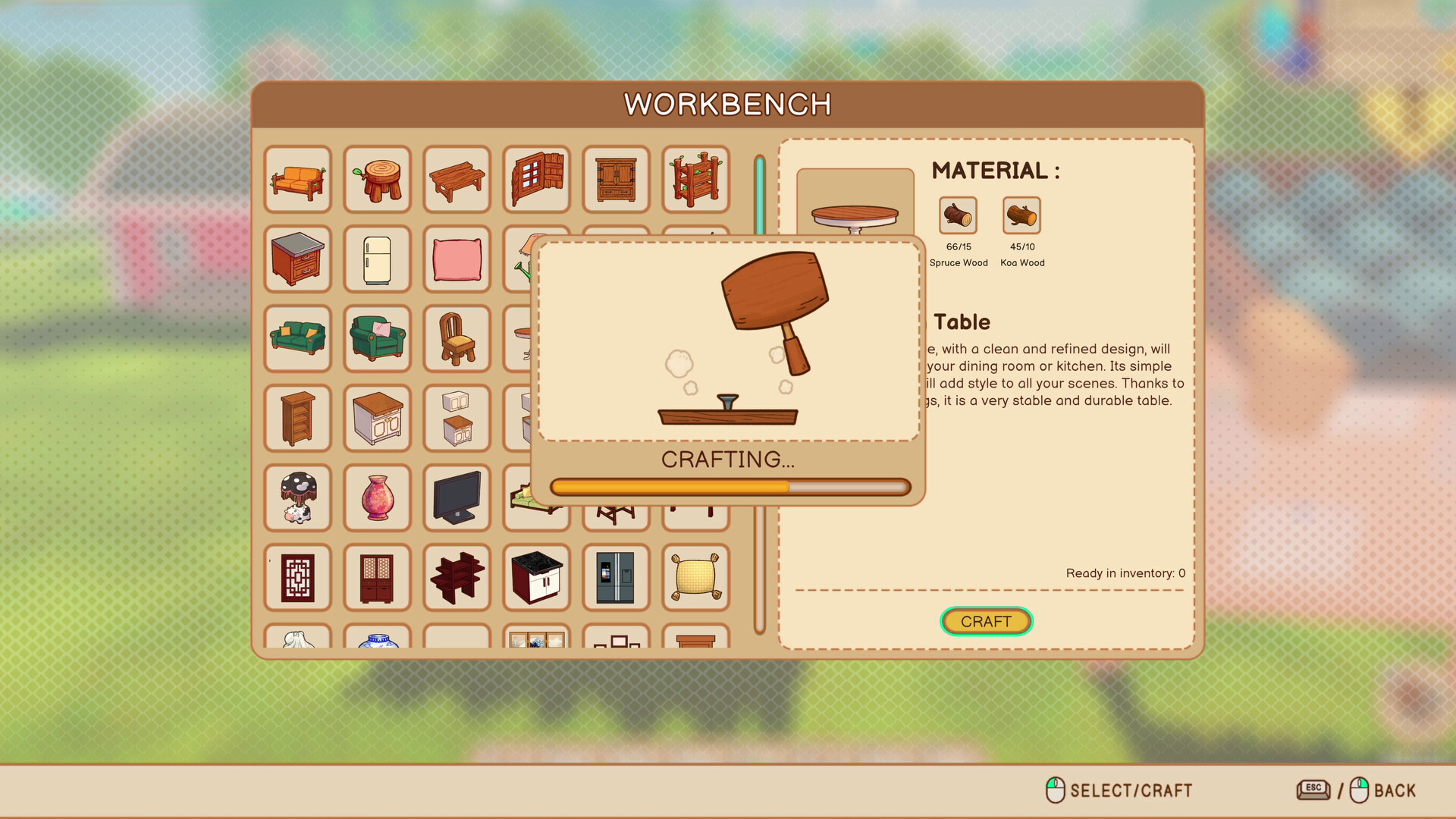Select the cabinet with open doors recipe

click(x=535, y=180)
